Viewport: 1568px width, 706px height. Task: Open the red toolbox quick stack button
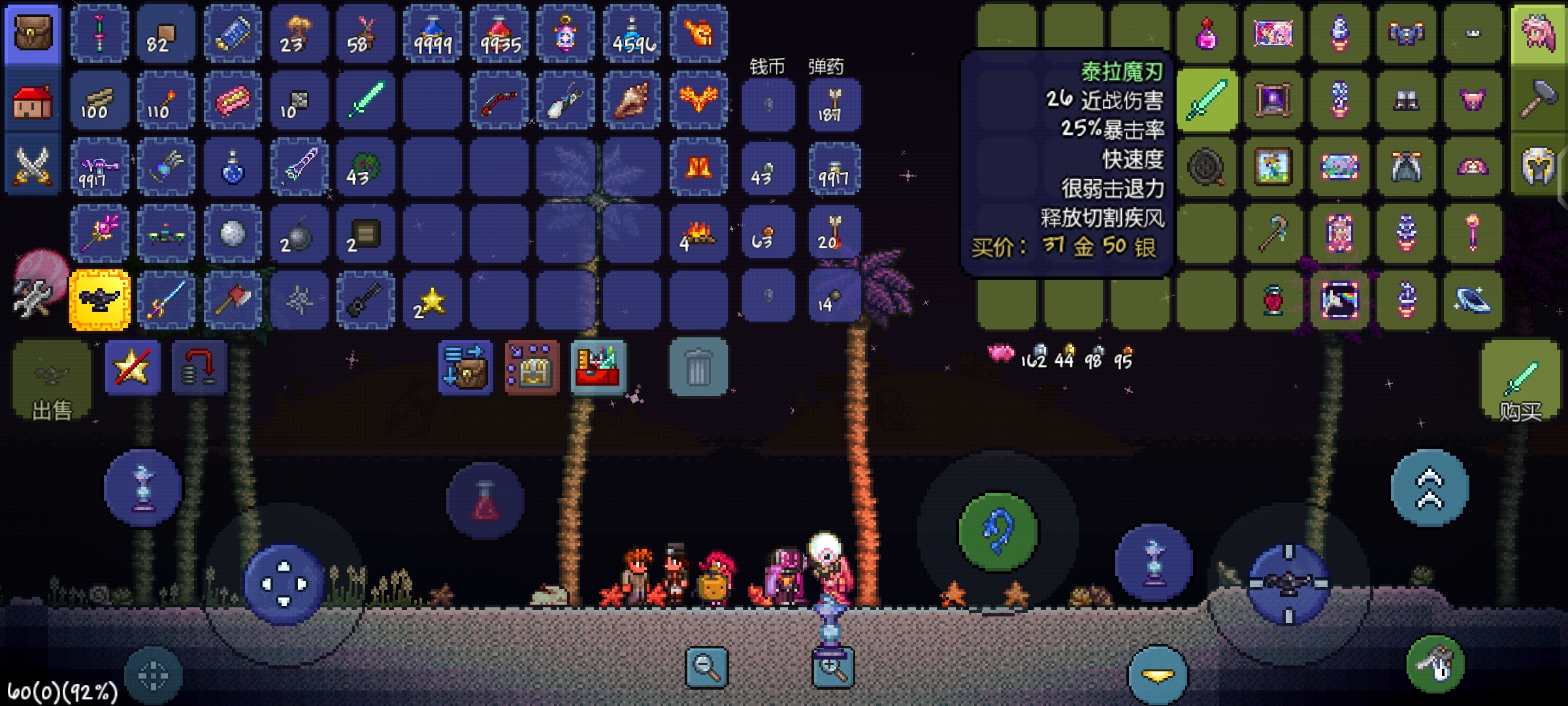(x=598, y=367)
